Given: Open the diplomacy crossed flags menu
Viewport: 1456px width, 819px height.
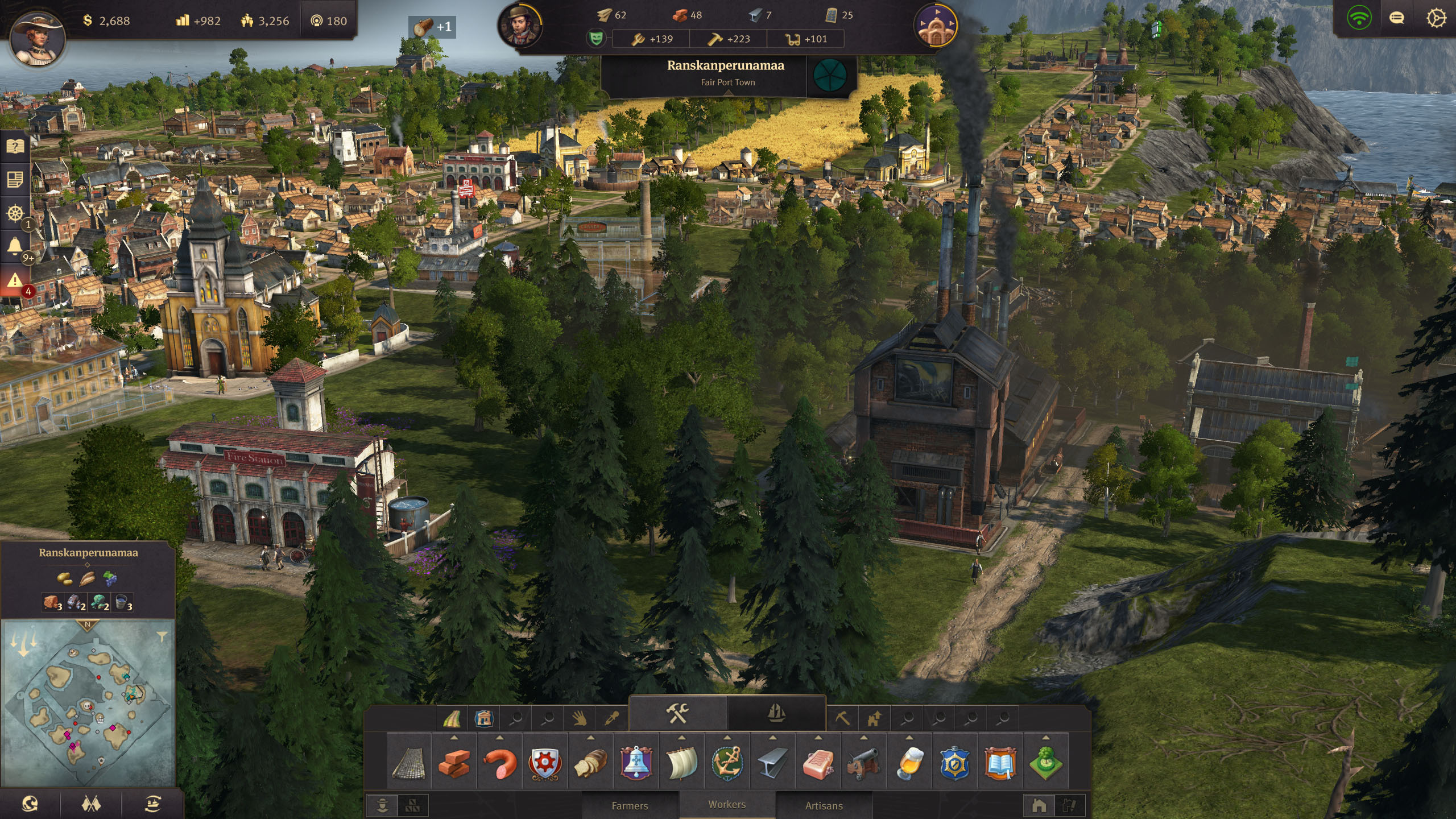Looking at the screenshot, I should [92, 803].
